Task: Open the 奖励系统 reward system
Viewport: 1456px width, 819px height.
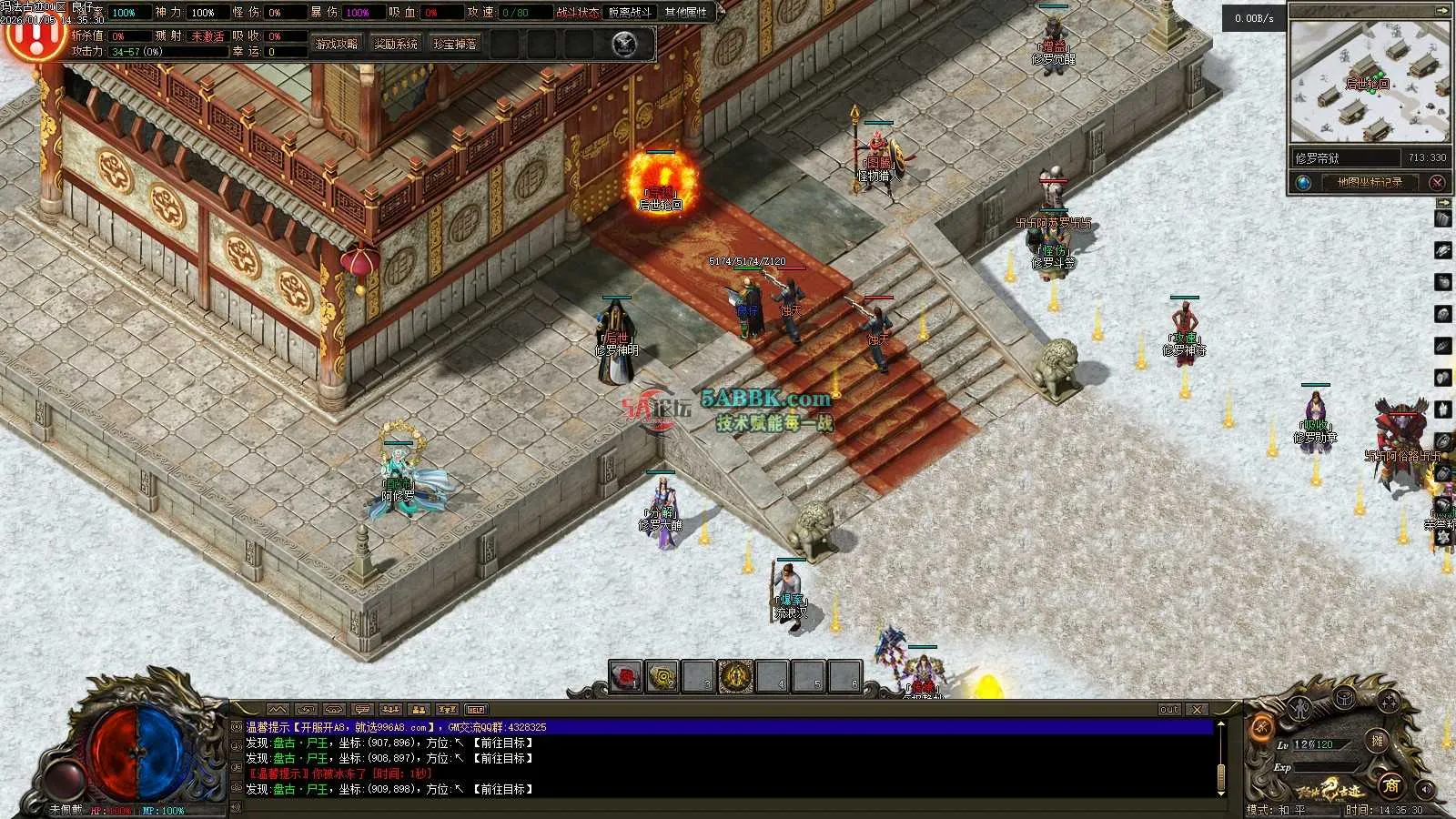Action: coord(396,44)
